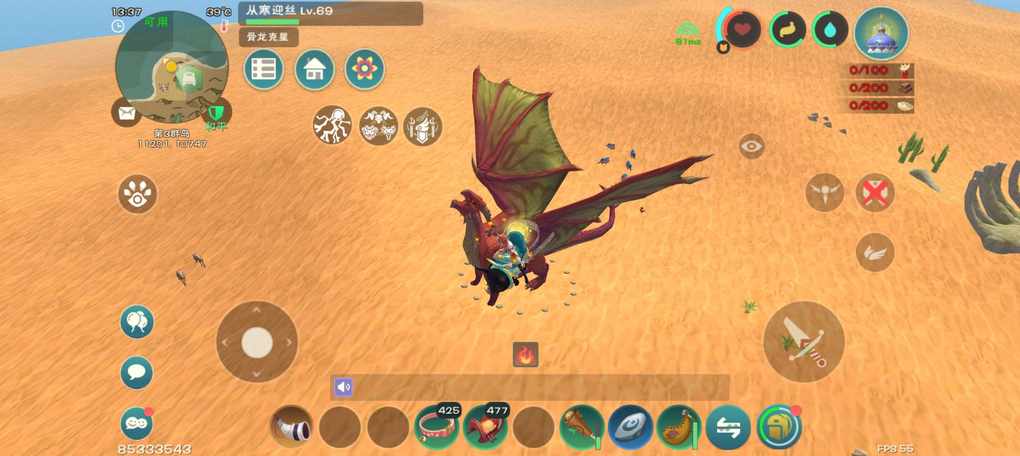Select the running figure icon
Image resolution: width=1020 pixels, height=456 pixels.
(332, 126)
